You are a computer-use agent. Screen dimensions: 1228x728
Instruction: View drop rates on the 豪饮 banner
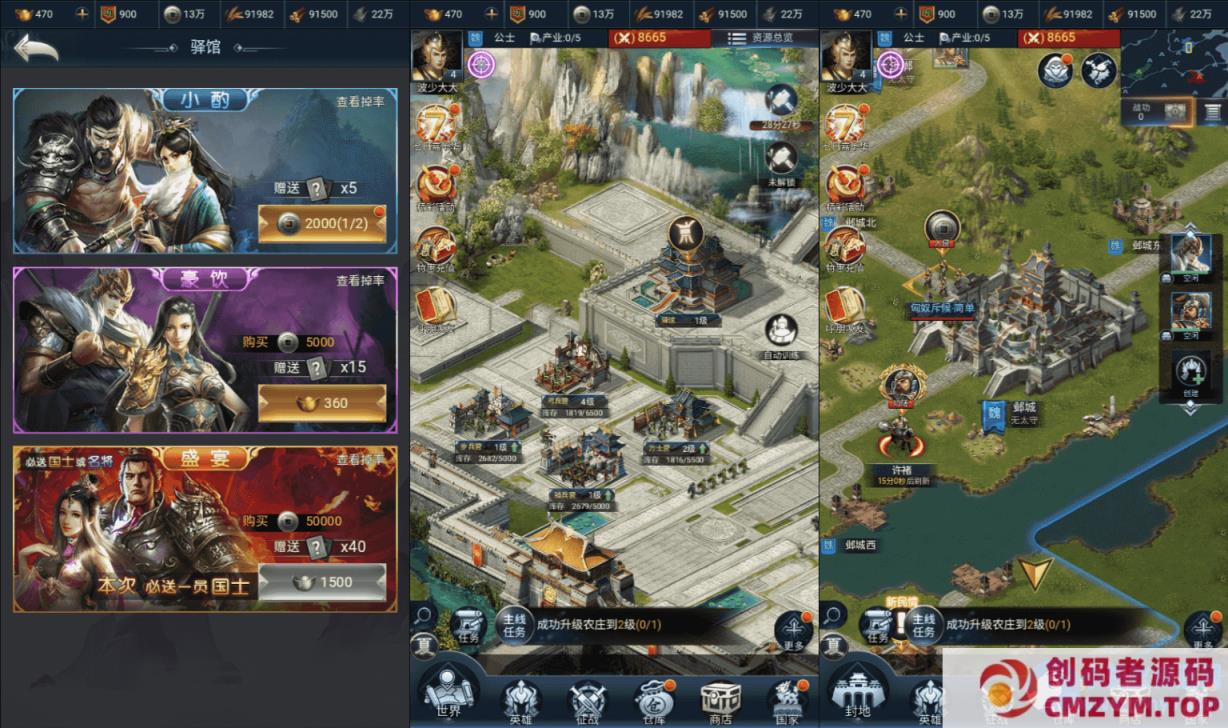[x=360, y=281]
